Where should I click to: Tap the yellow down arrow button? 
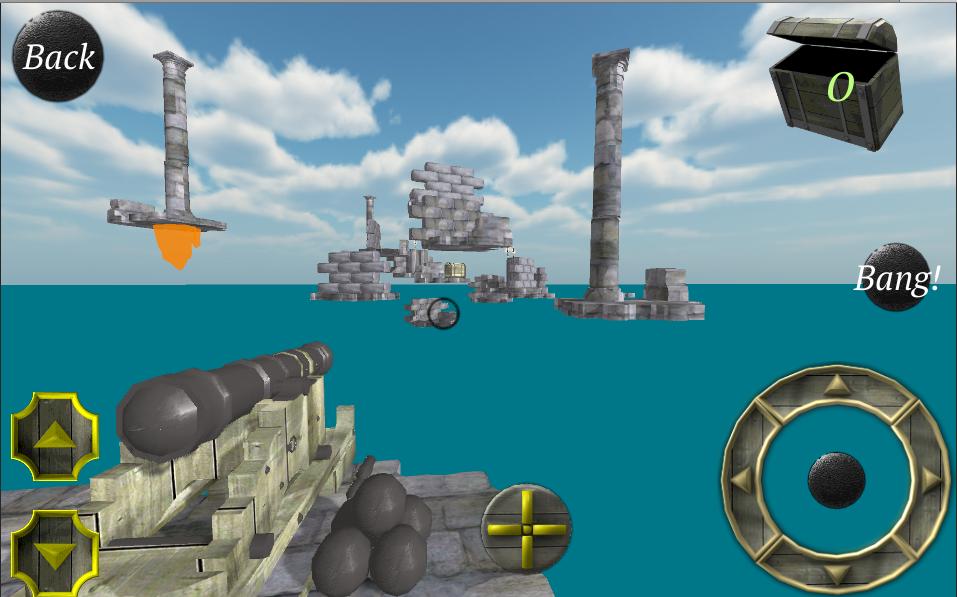click(x=55, y=553)
